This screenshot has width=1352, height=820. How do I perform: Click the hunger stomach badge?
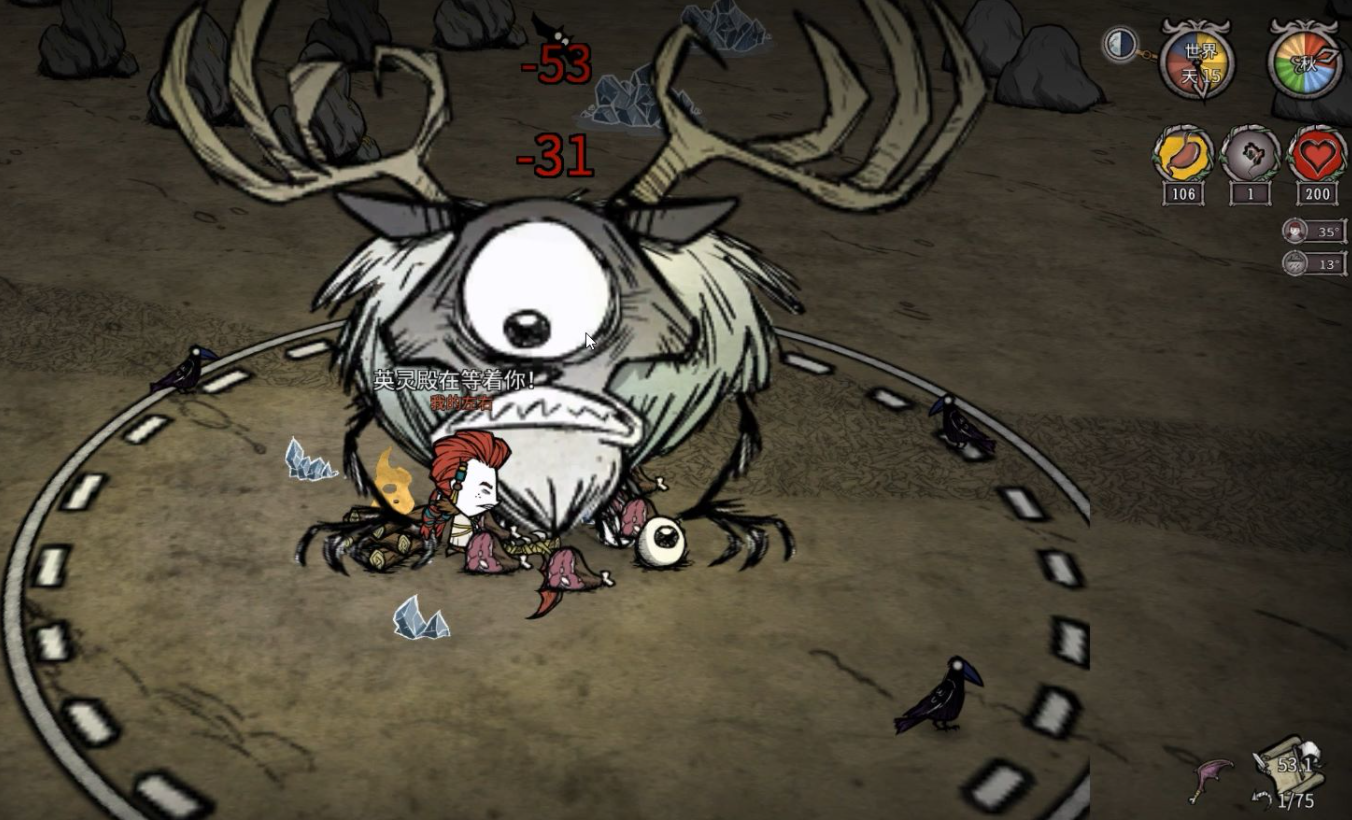(x=1183, y=156)
